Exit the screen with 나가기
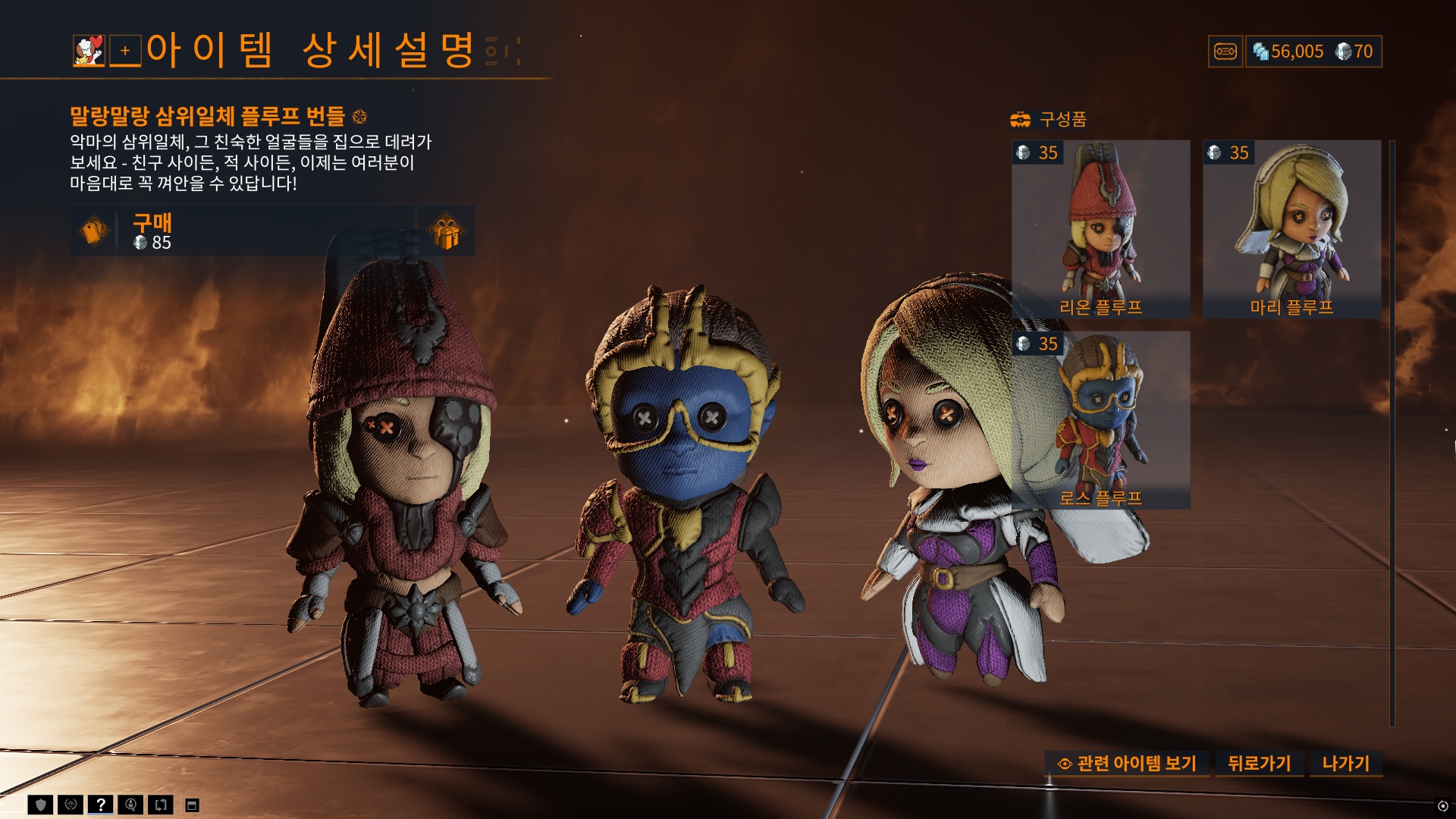 click(1346, 764)
